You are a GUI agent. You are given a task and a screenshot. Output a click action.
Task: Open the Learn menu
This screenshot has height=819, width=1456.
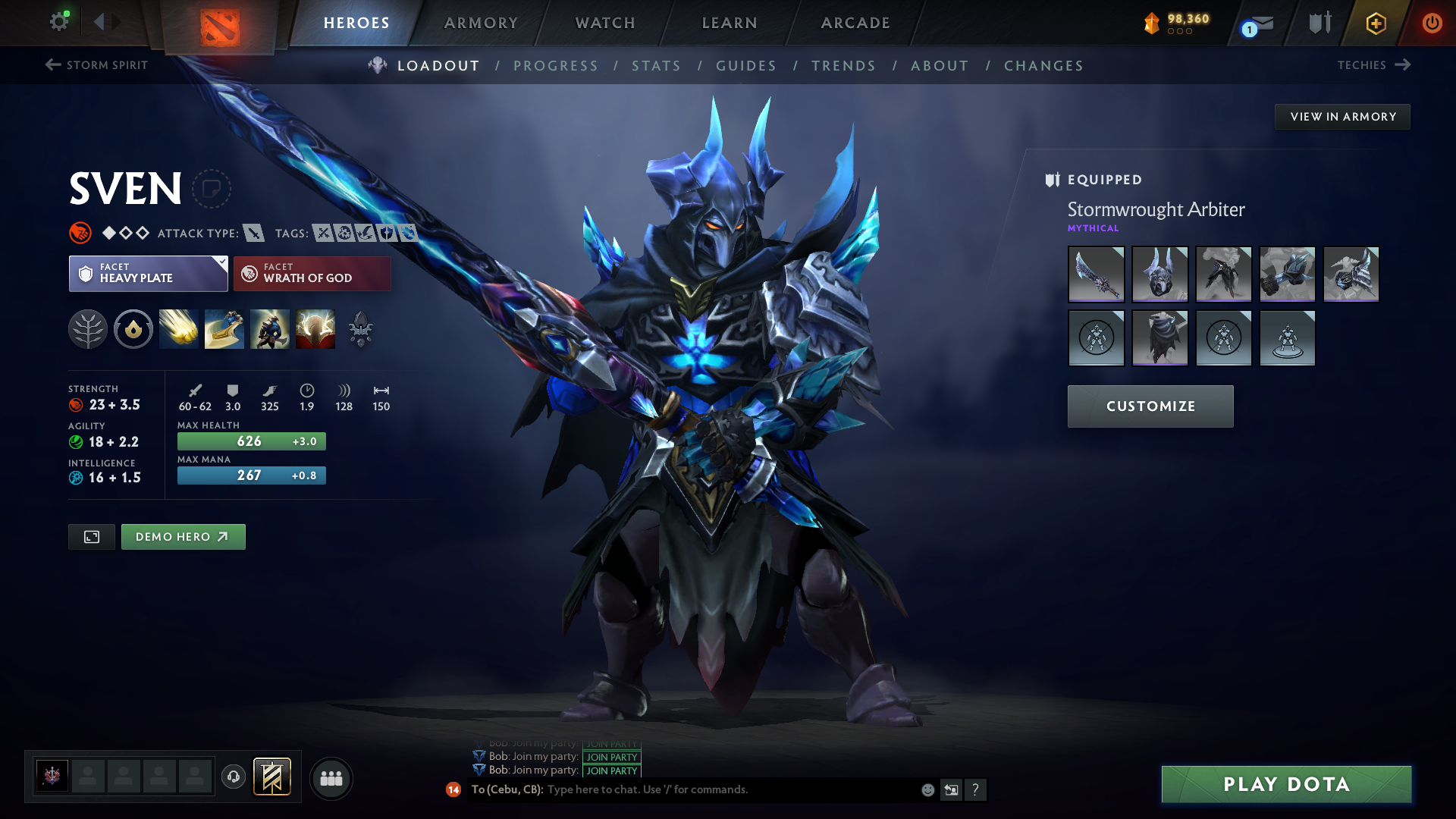(x=730, y=23)
